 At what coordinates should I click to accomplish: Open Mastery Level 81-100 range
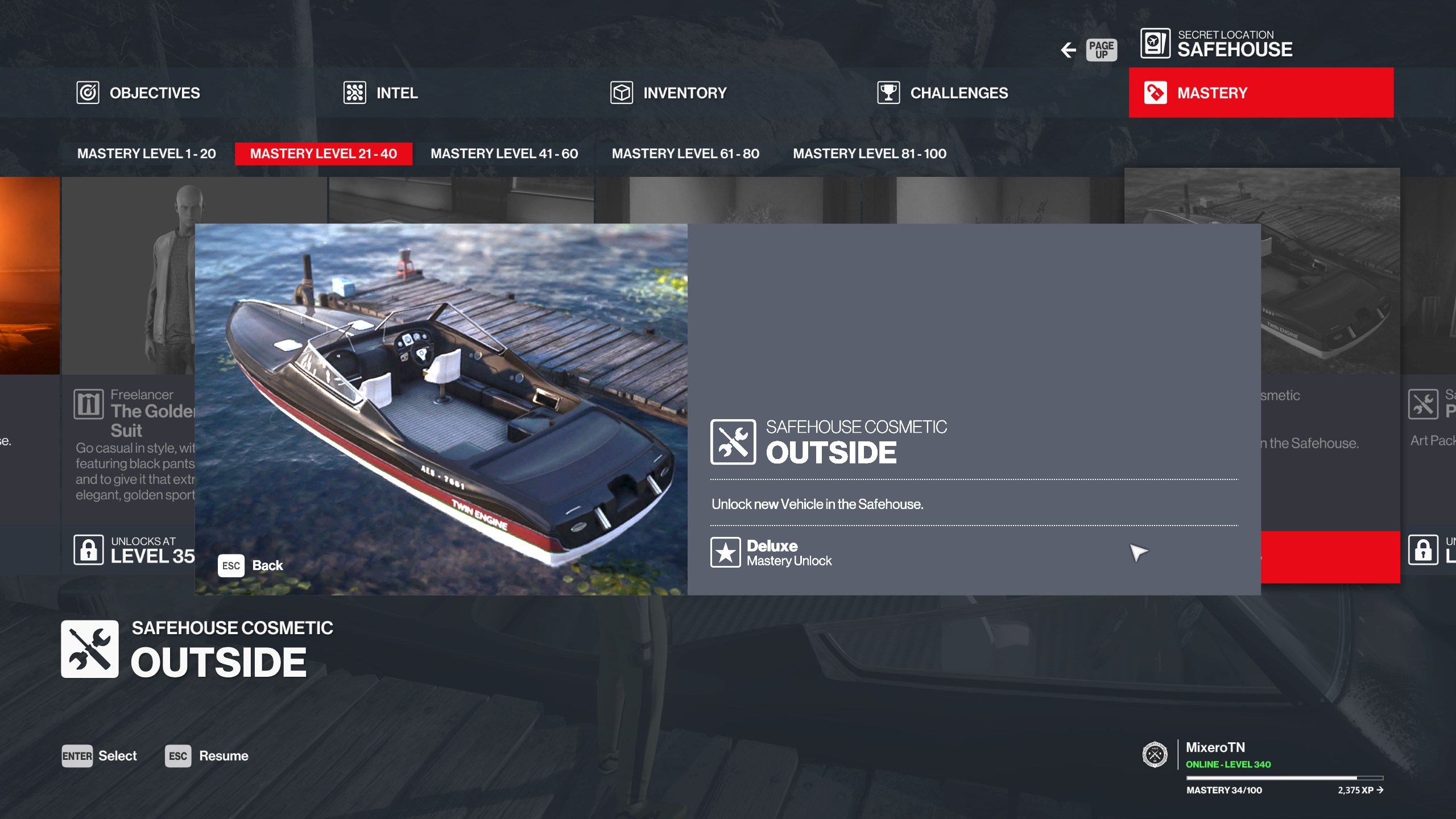tap(869, 154)
